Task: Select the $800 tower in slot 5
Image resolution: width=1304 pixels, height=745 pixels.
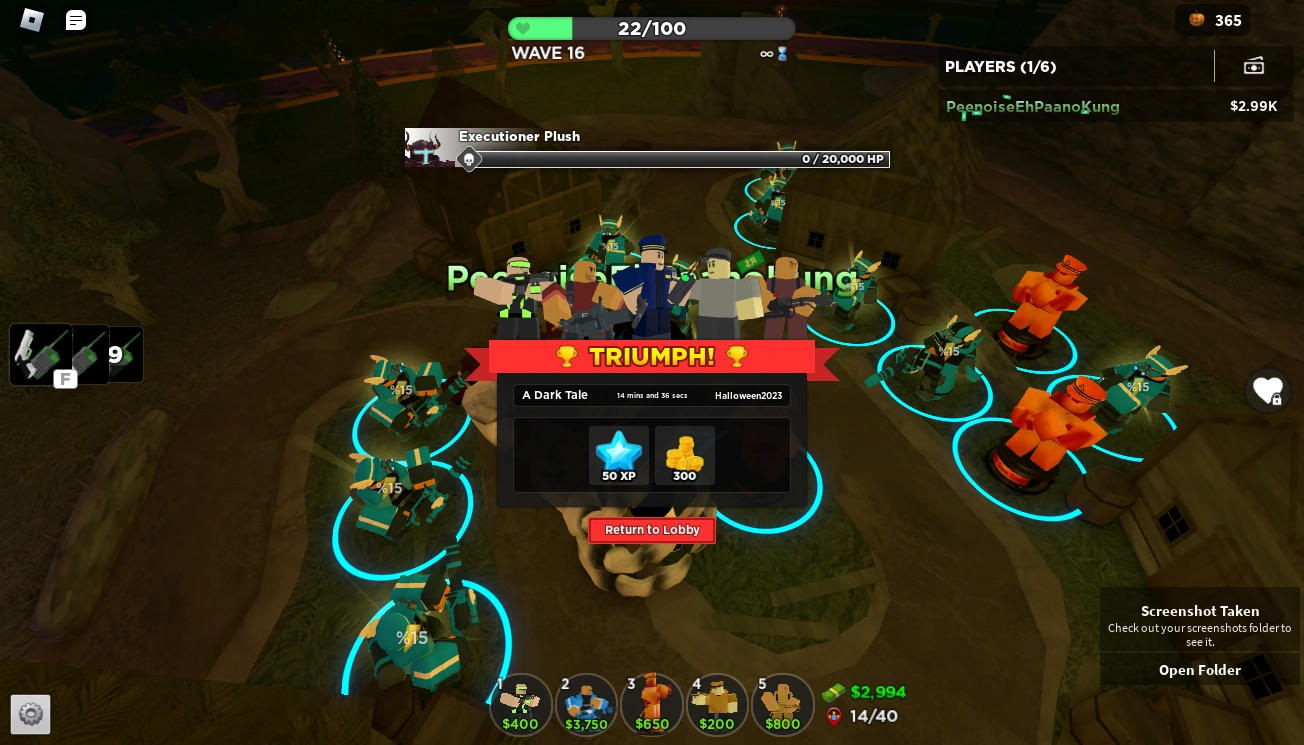Action: click(783, 704)
